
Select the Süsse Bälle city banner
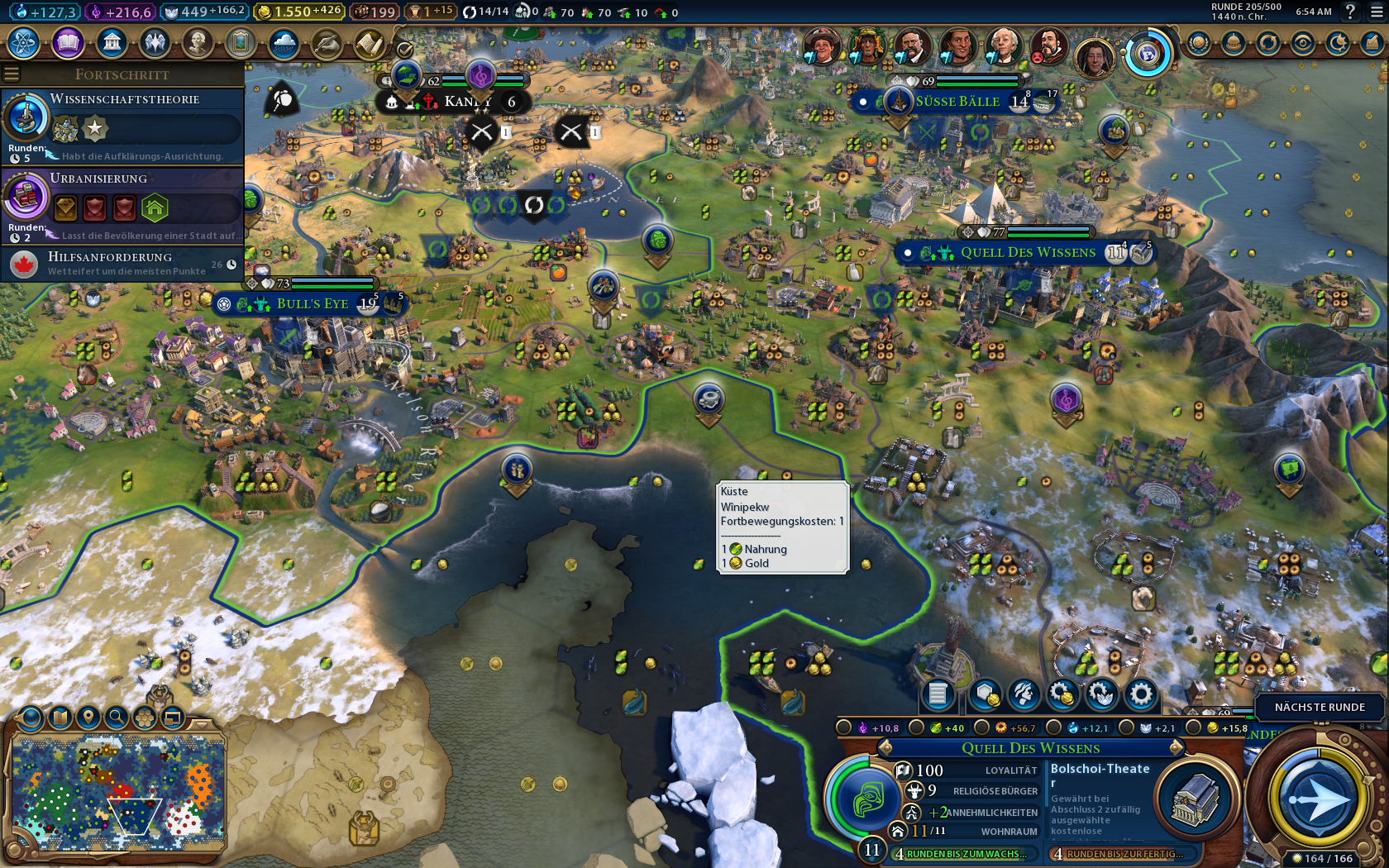coord(957,102)
